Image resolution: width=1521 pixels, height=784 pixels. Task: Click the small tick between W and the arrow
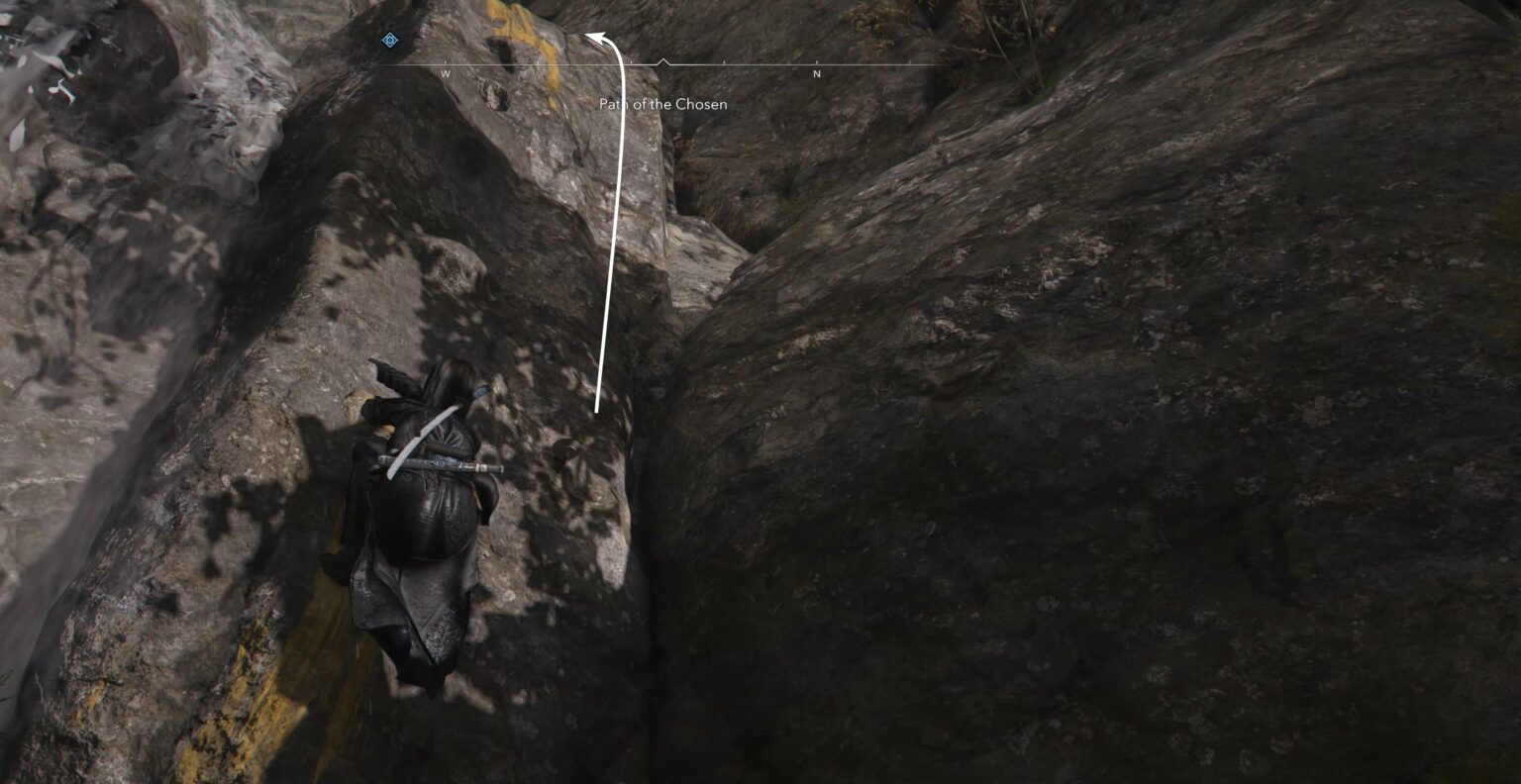(x=537, y=59)
